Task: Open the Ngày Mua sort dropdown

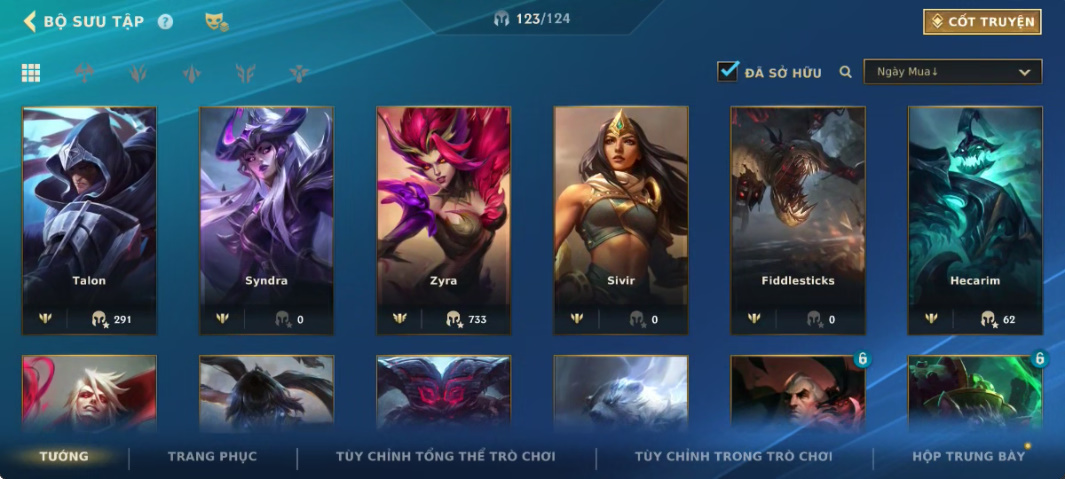Action: pyautogui.click(x=953, y=72)
